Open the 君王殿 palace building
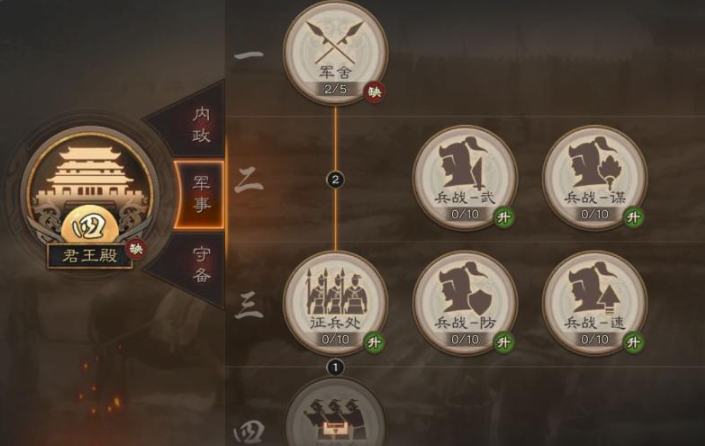The width and height of the screenshot is (705, 446). point(90,195)
